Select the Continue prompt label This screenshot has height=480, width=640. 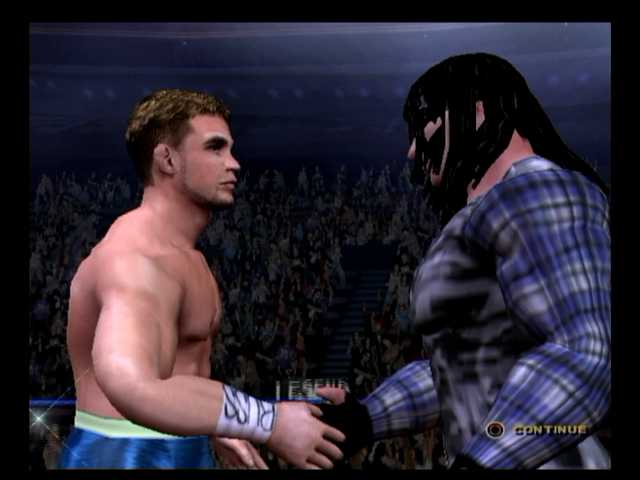point(549,429)
